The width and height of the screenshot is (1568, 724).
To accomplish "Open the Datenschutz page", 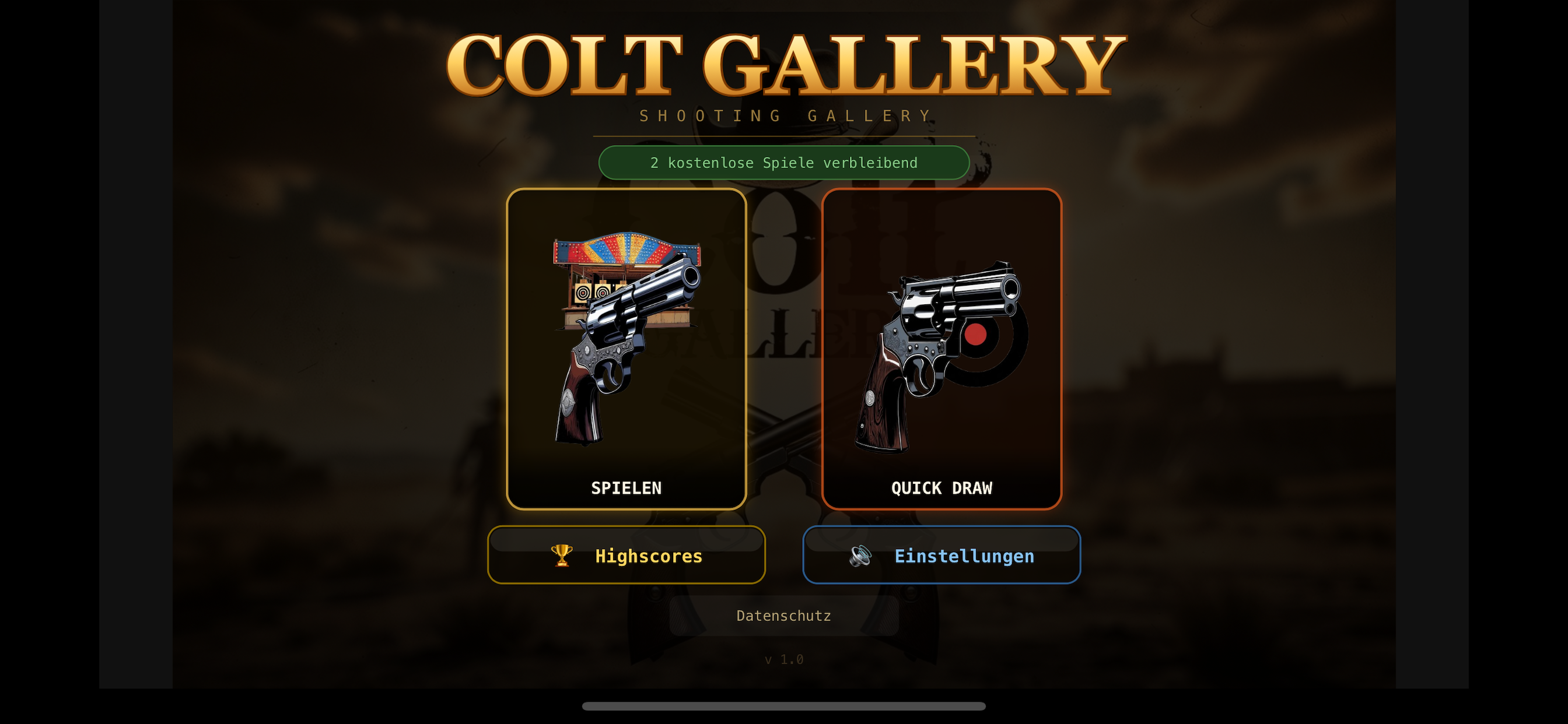I will coord(783,615).
